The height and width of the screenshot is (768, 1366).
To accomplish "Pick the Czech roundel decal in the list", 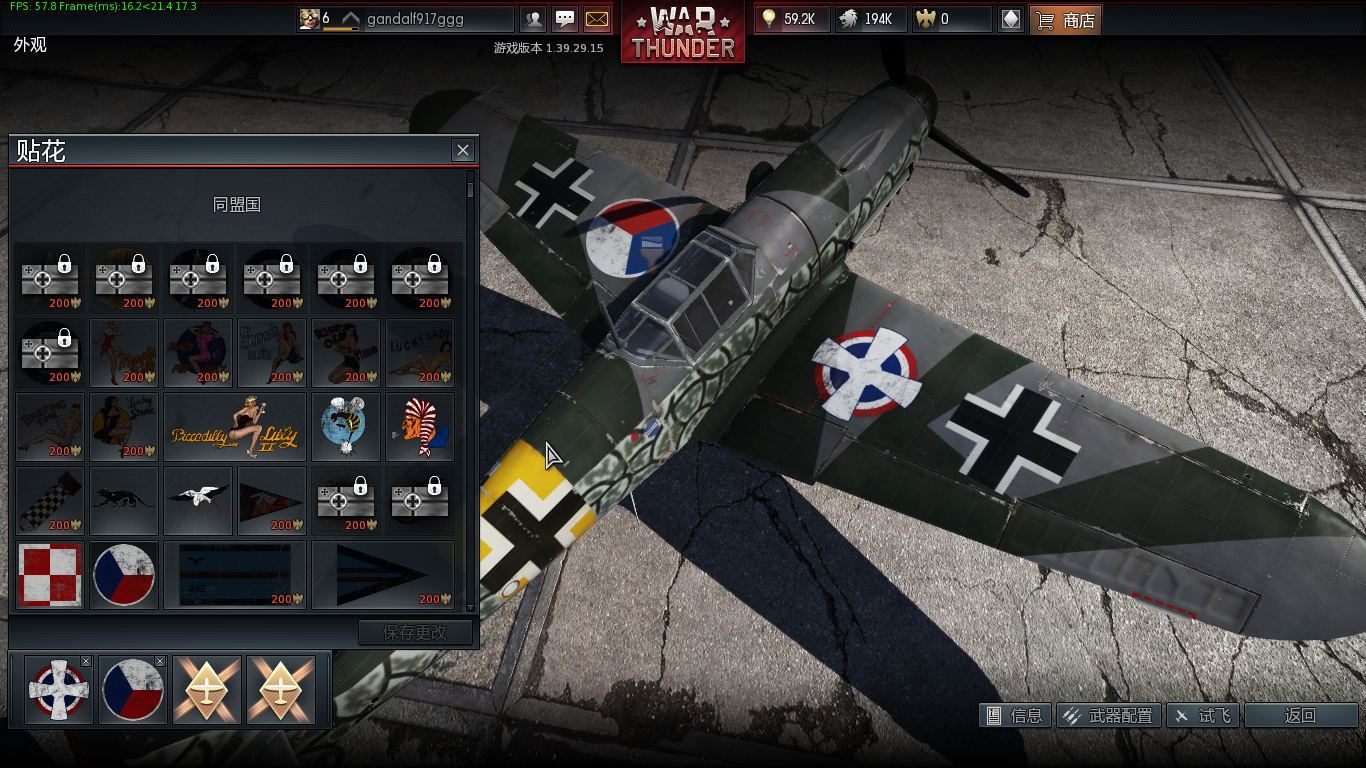I will (124, 575).
